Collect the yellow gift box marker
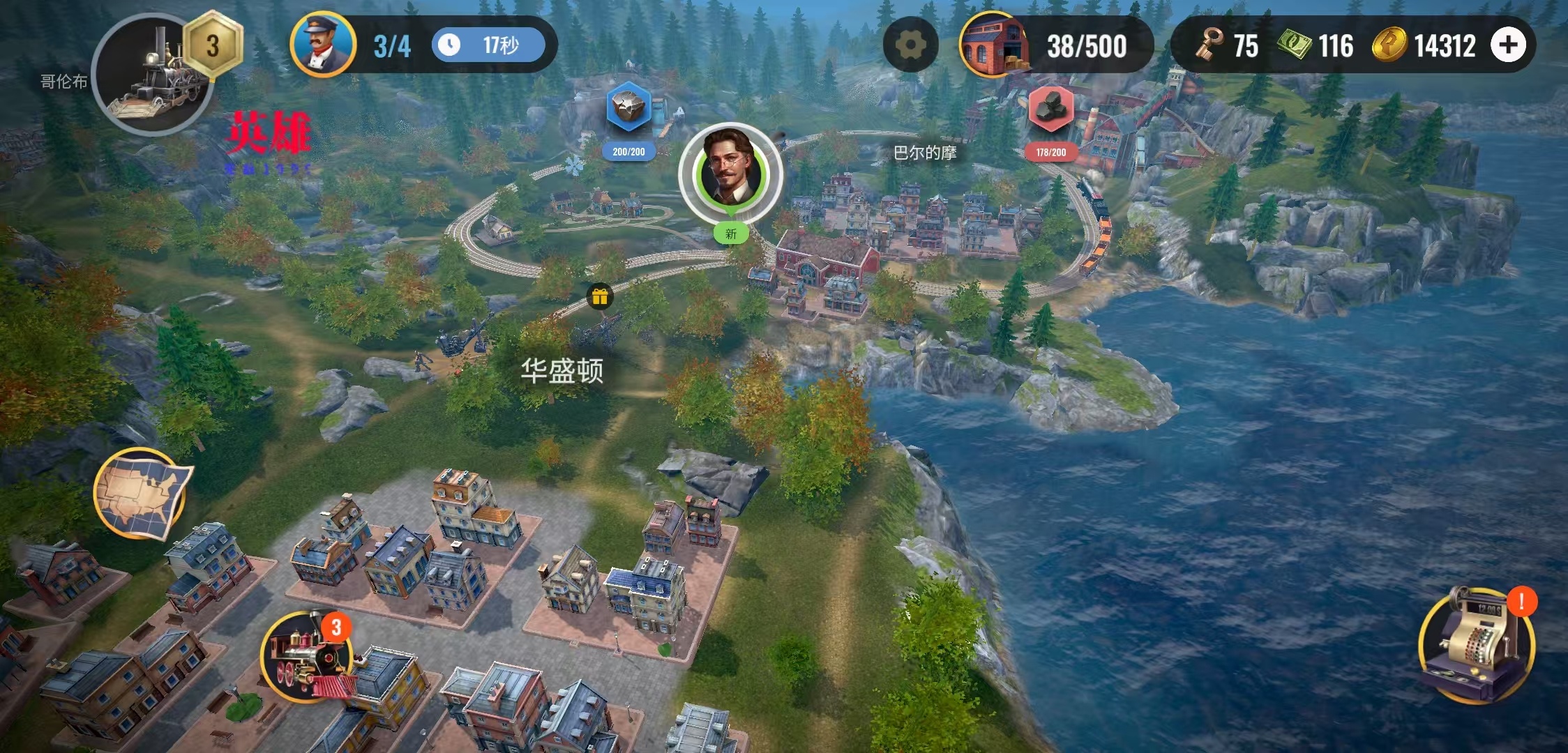 pyautogui.click(x=600, y=297)
